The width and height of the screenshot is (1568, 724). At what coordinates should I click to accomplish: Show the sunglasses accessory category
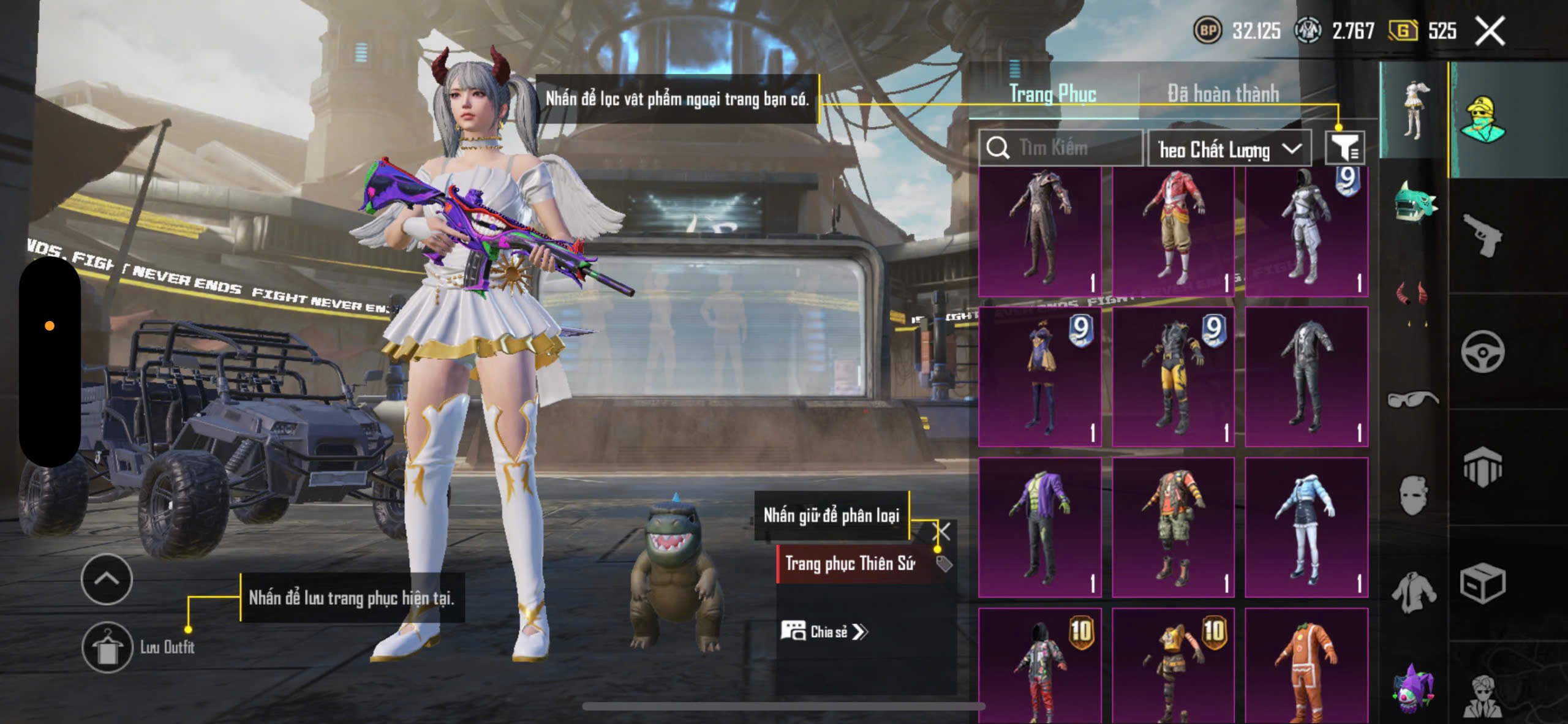click(x=1412, y=399)
